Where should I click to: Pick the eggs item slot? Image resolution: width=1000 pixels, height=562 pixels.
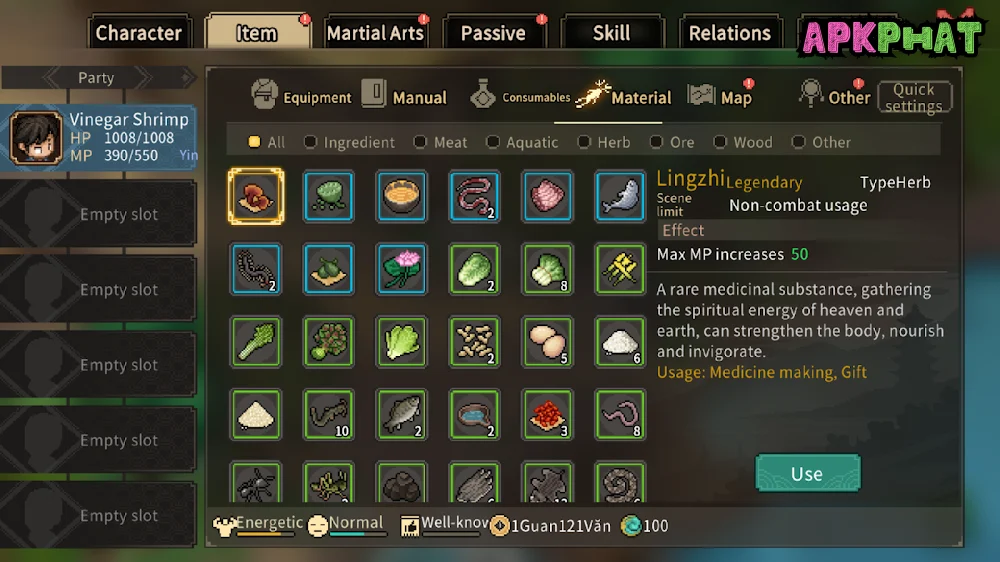coord(548,342)
